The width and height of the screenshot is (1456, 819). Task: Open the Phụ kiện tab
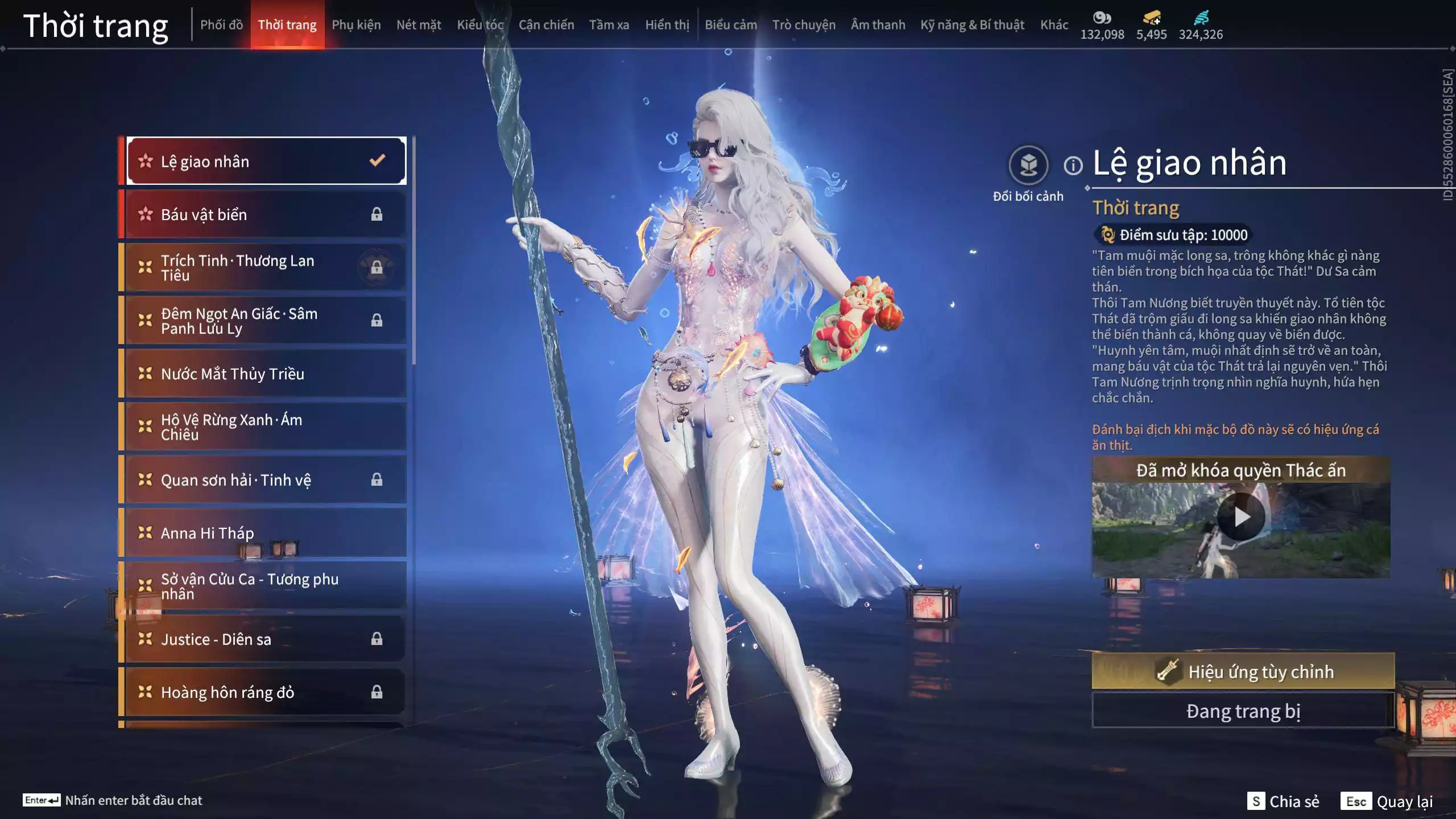tap(356, 25)
